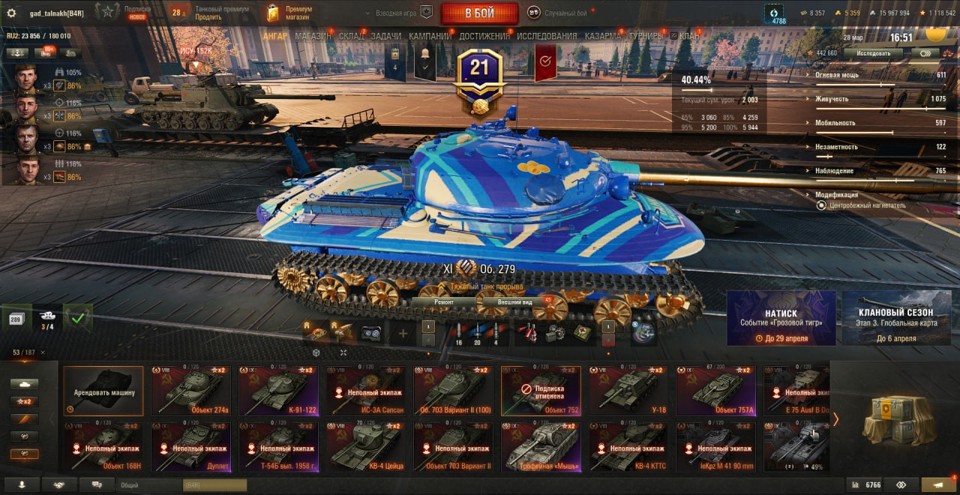Go to the КАМПАНИИ tab
Viewport: 960px width, 495px height.
tap(430, 36)
